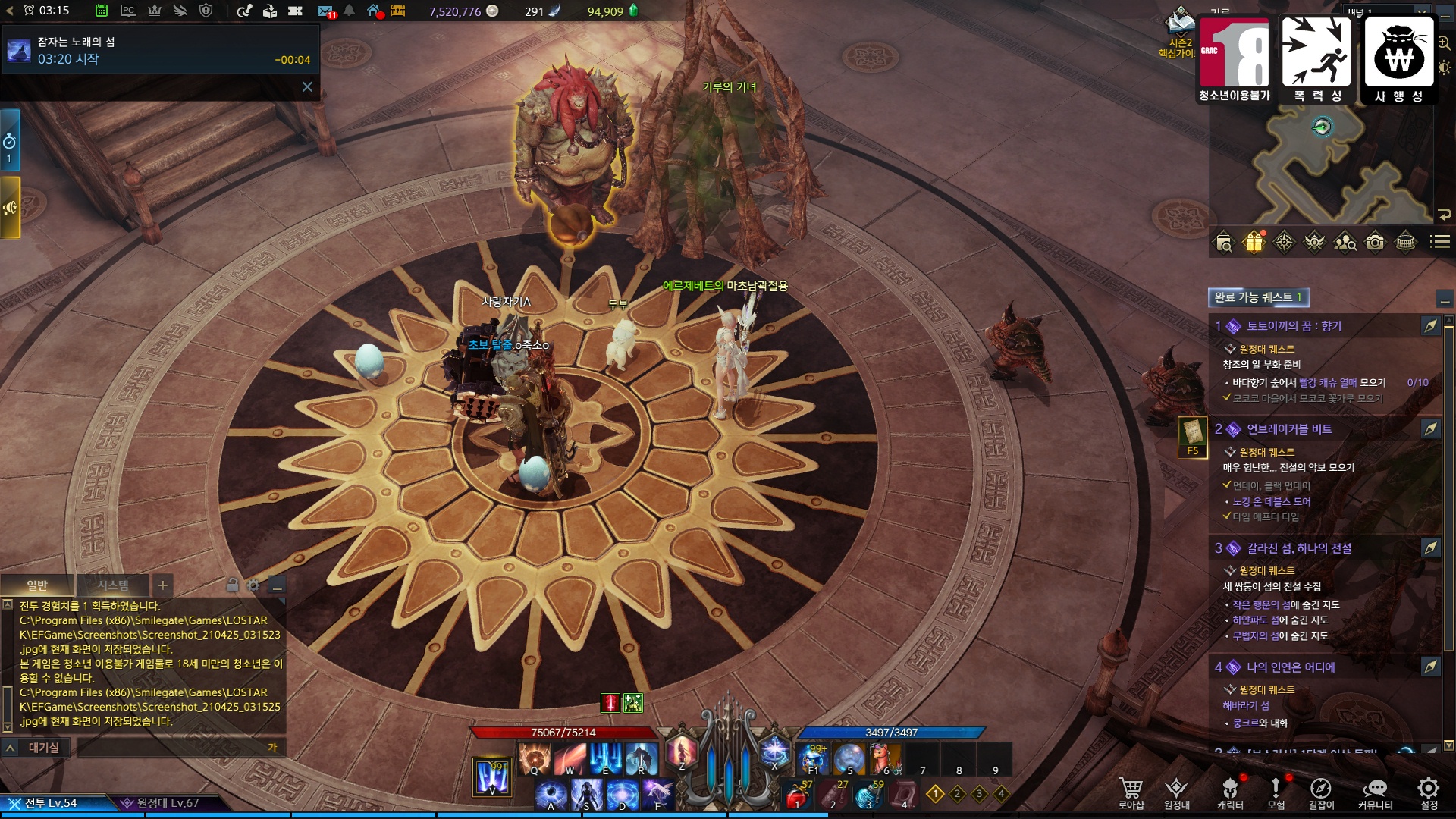Open the 캐릭터 character menu

[x=1230, y=792]
